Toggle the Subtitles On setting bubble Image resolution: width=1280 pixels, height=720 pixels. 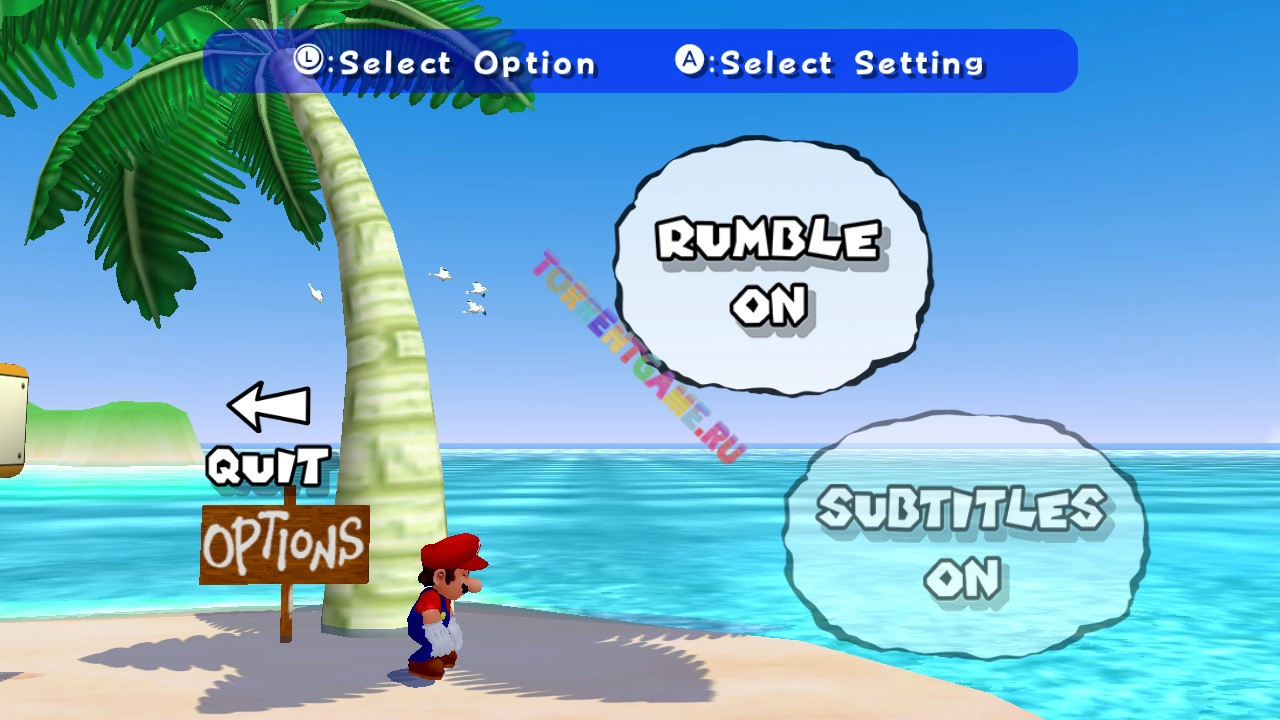click(x=963, y=541)
